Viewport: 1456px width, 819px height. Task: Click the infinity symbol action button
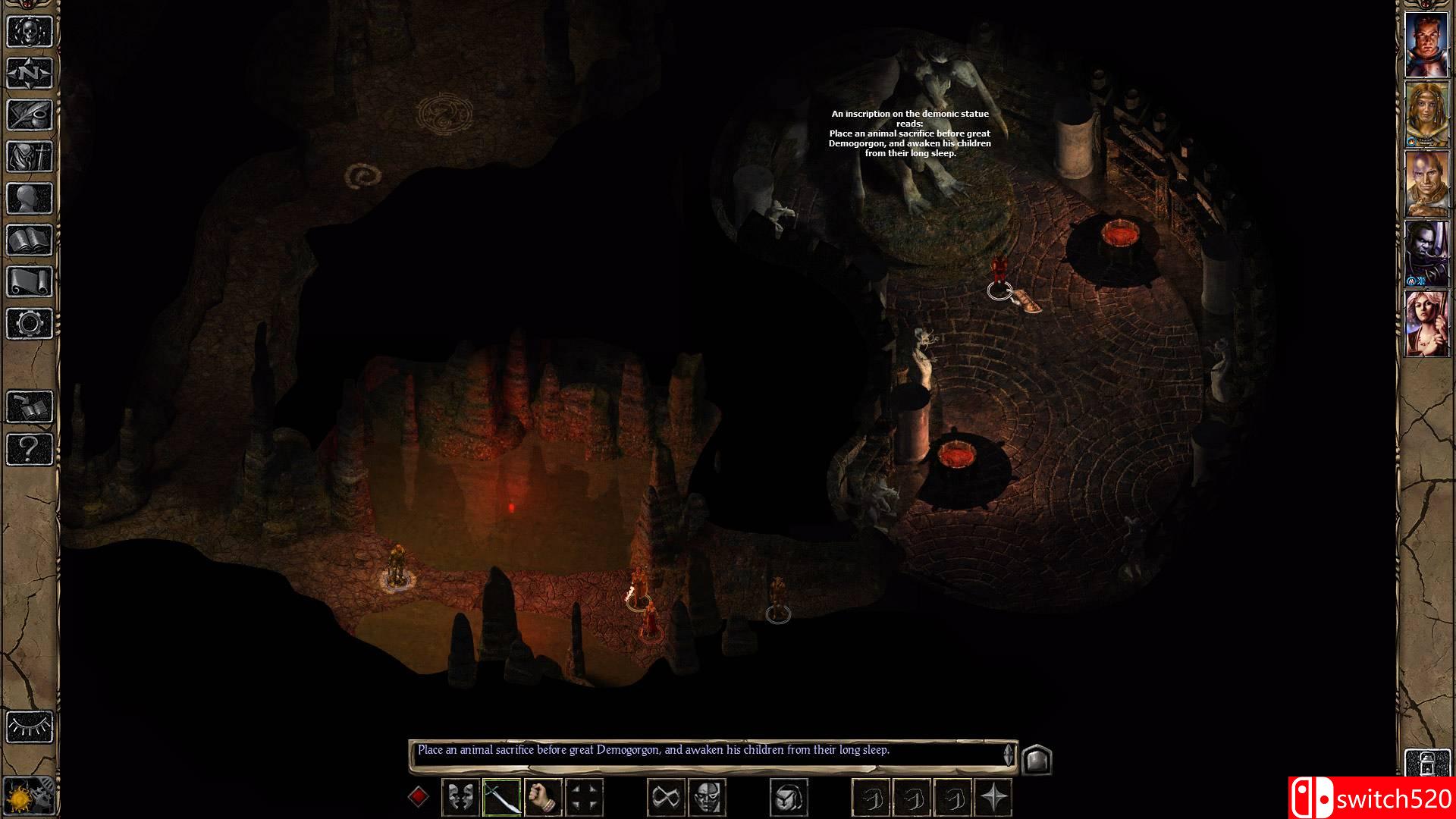click(666, 797)
